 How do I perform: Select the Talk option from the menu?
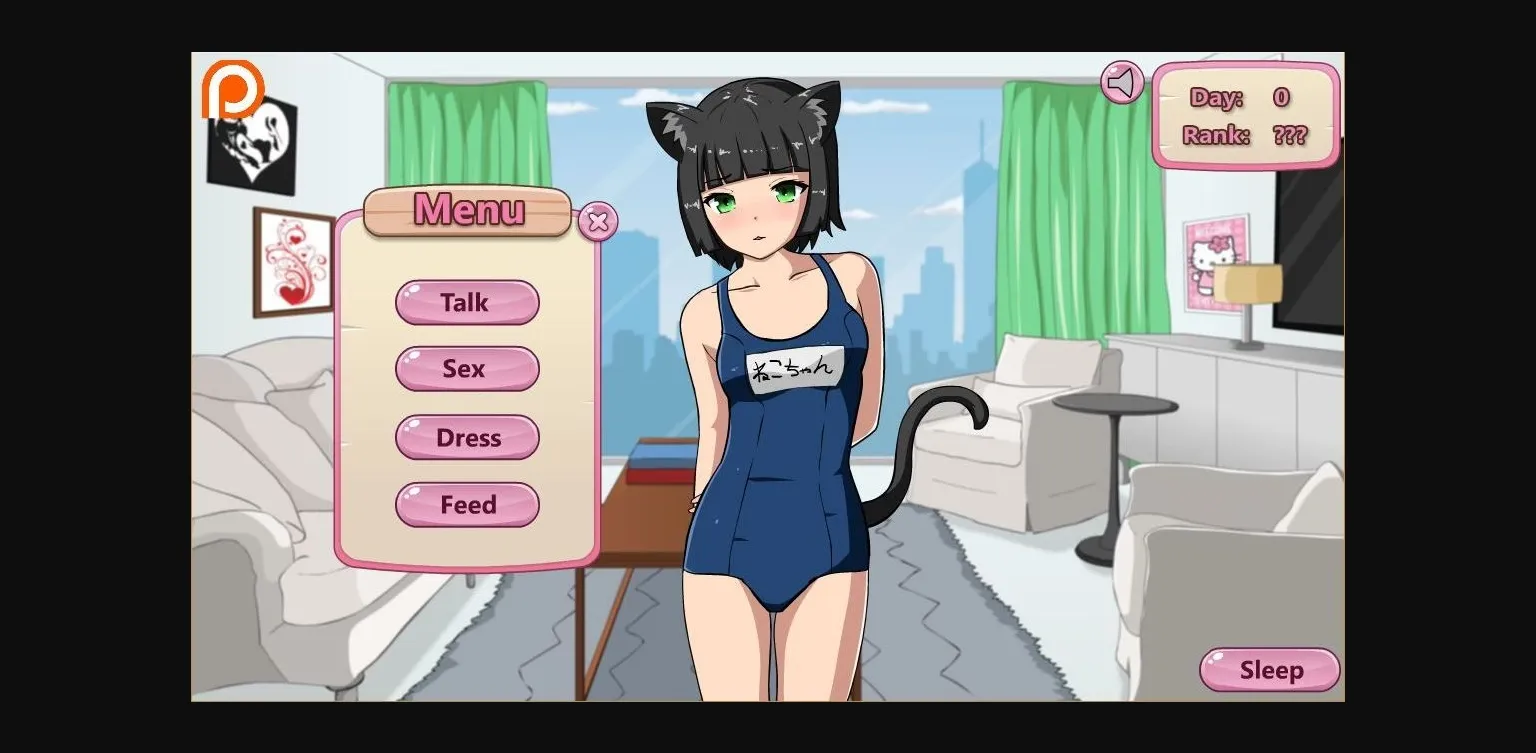click(467, 302)
